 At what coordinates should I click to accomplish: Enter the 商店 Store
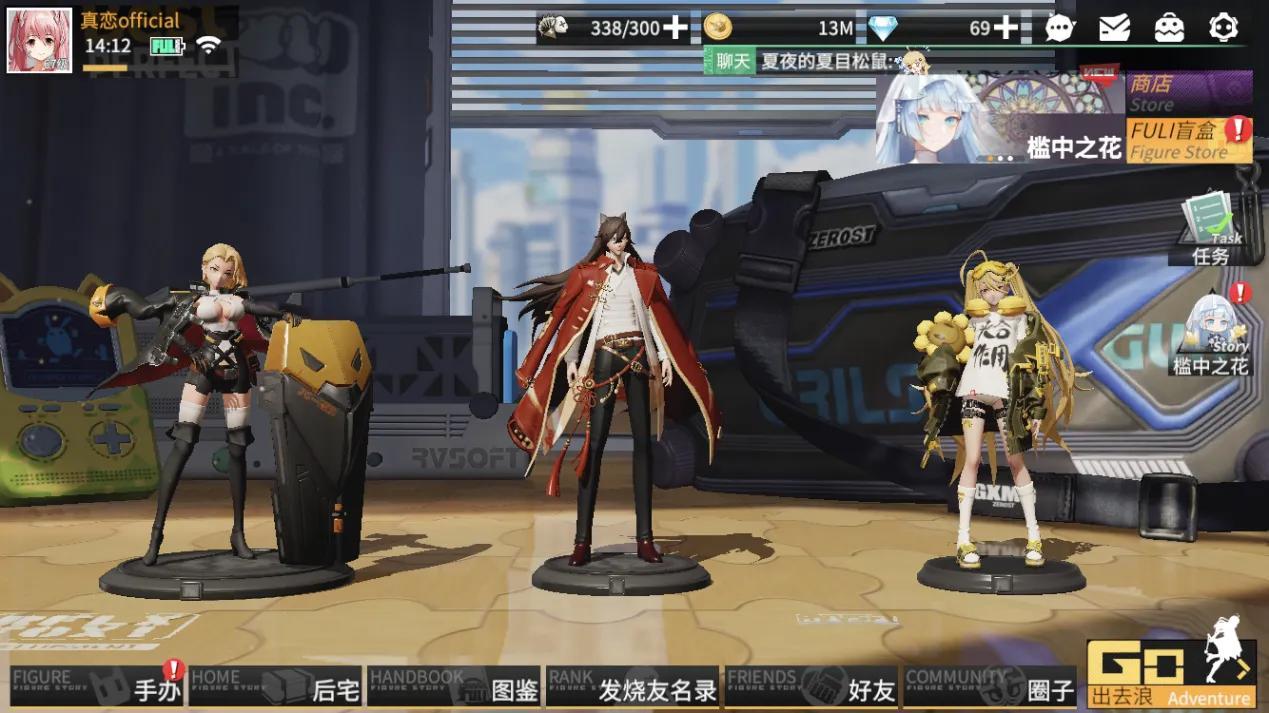tap(1189, 92)
